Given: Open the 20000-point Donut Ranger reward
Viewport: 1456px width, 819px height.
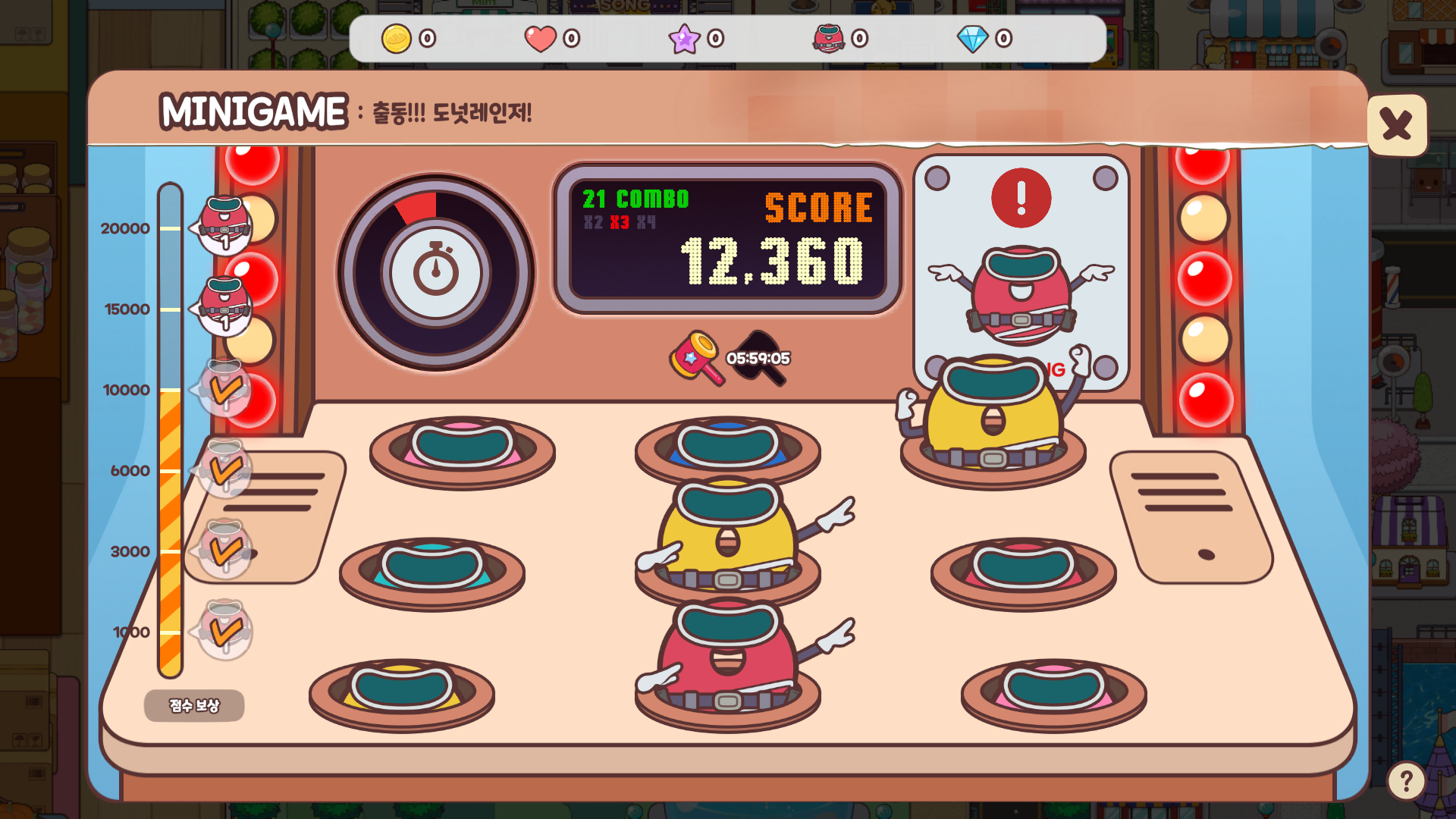Looking at the screenshot, I should [x=224, y=224].
